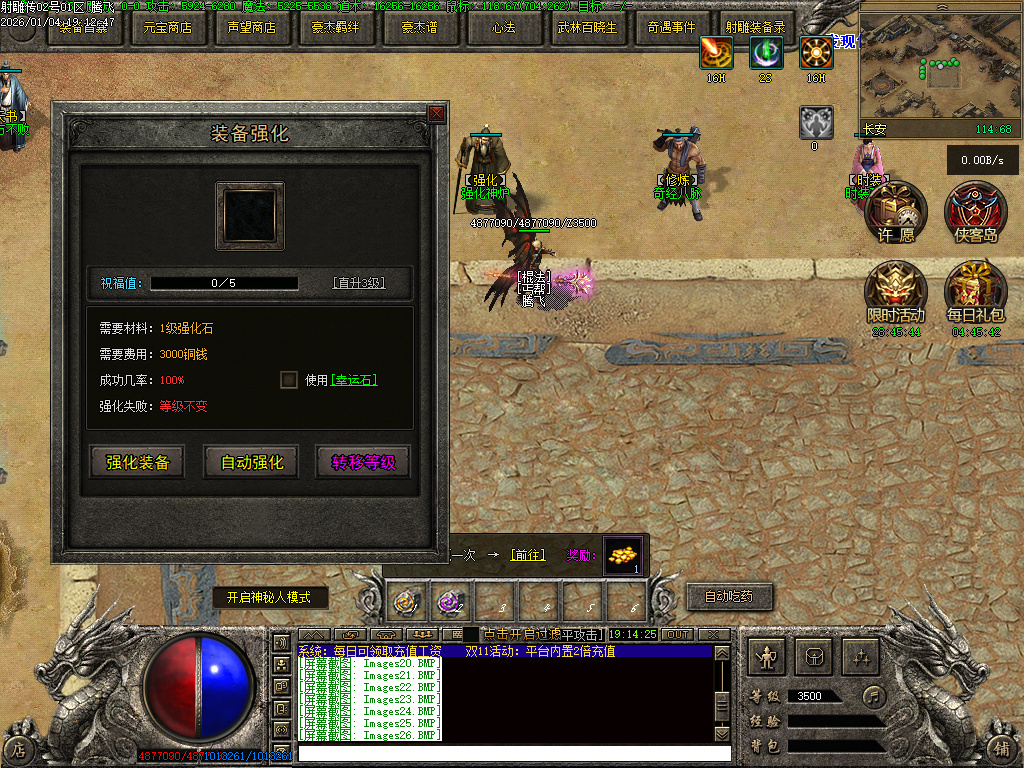Open the 武林百晓生 menu
This screenshot has width=1024, height=768.
tap(588, 28)
